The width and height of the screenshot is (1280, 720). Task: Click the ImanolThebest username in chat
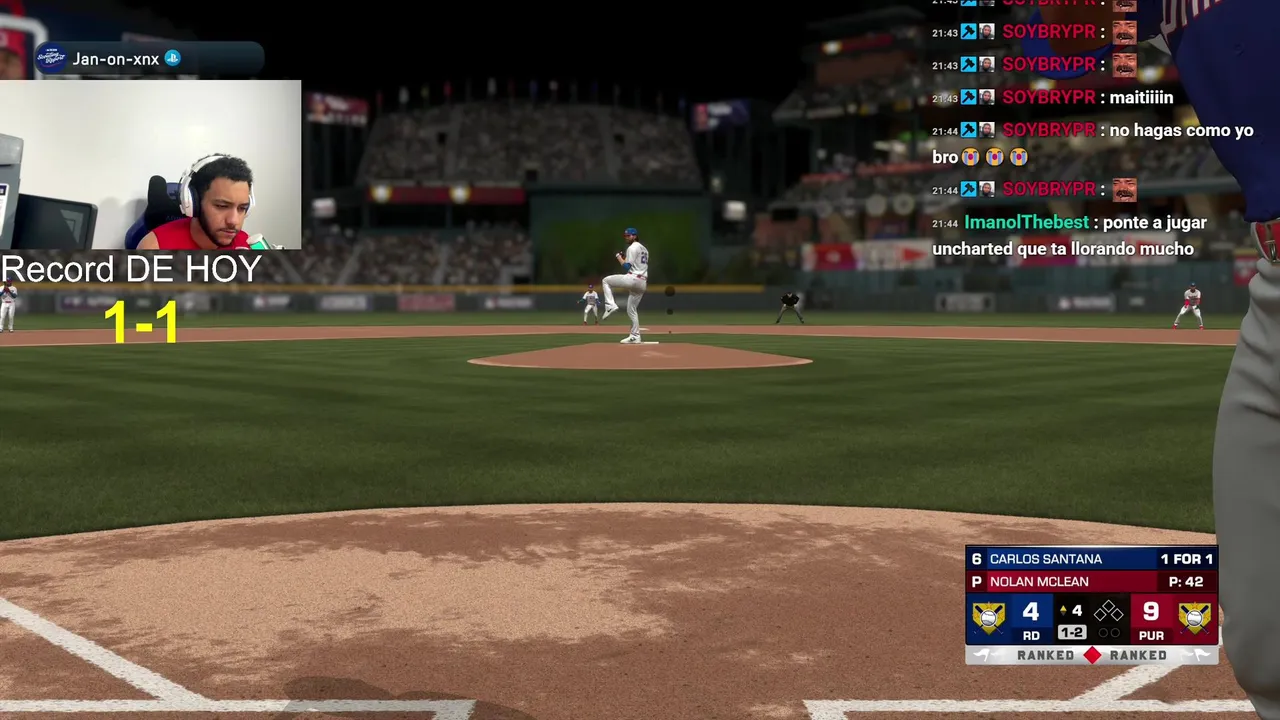coord(1025,223)
